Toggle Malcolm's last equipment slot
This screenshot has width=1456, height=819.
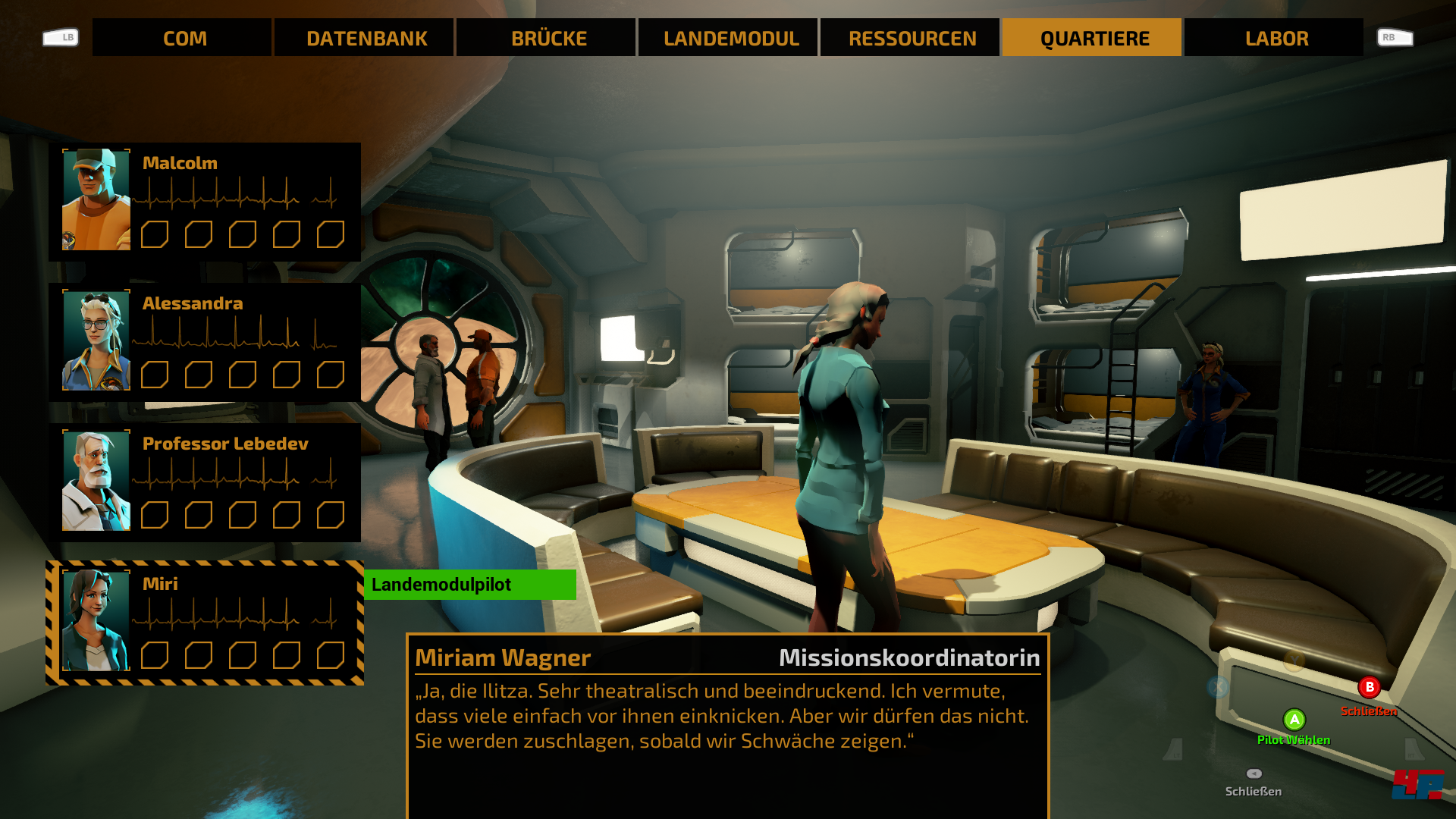click(329, 235)
